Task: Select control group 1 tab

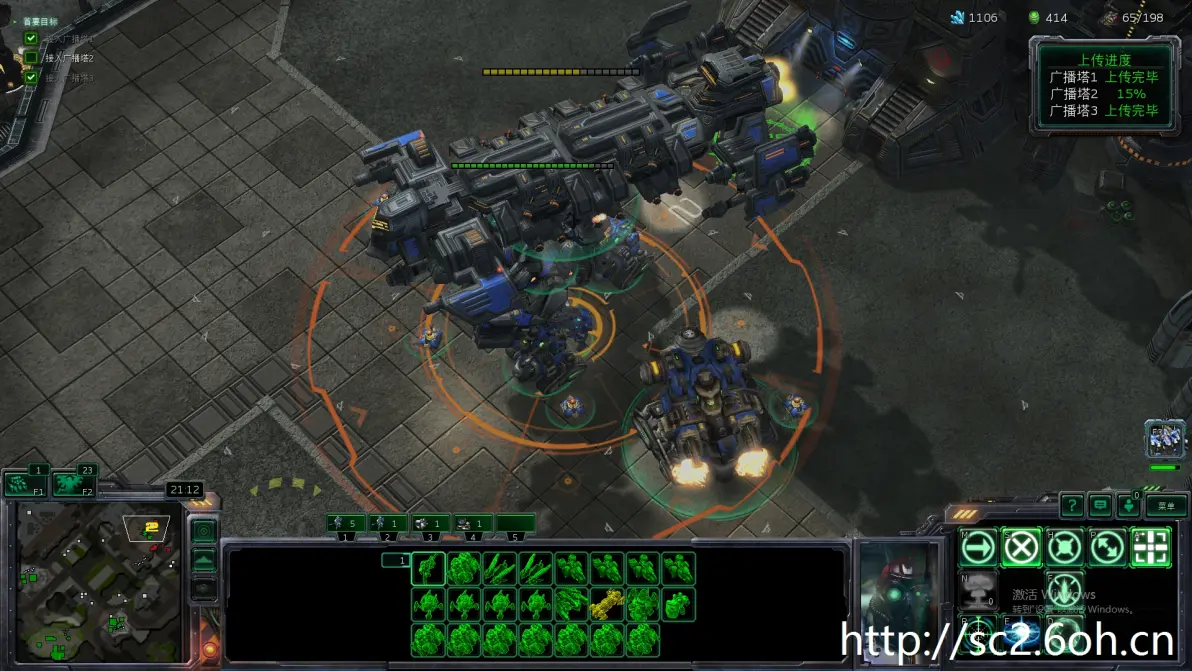Action: click(x=346, y=523)
